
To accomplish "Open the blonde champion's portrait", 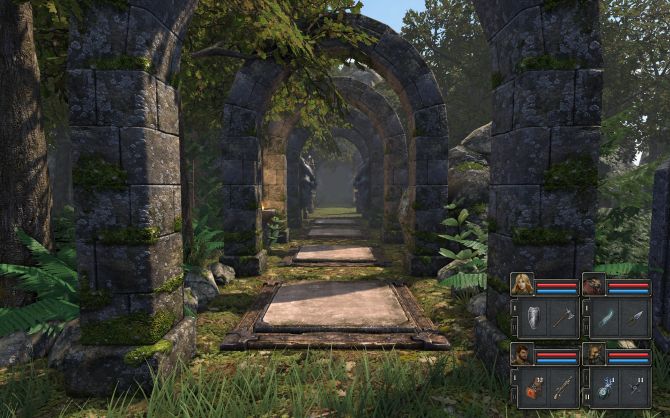I will (x=523, y=286).
